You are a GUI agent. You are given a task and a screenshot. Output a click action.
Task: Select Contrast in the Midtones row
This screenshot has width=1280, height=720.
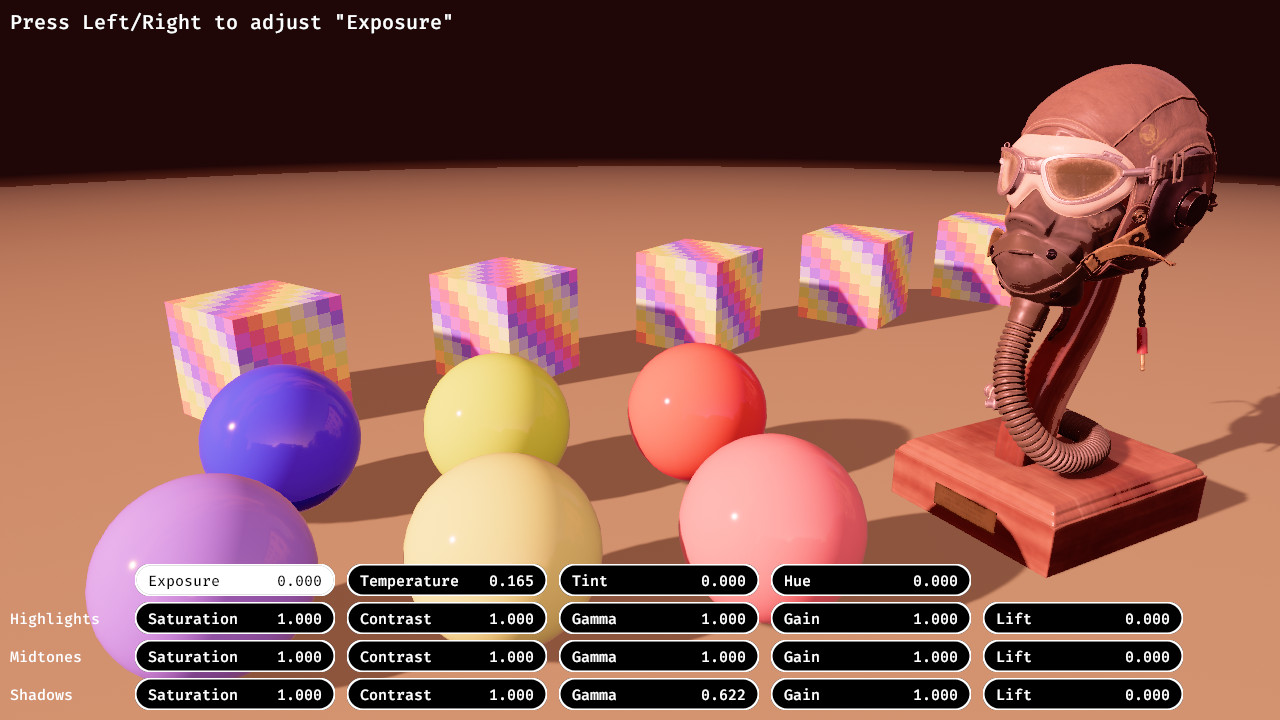tap(446, 656)
